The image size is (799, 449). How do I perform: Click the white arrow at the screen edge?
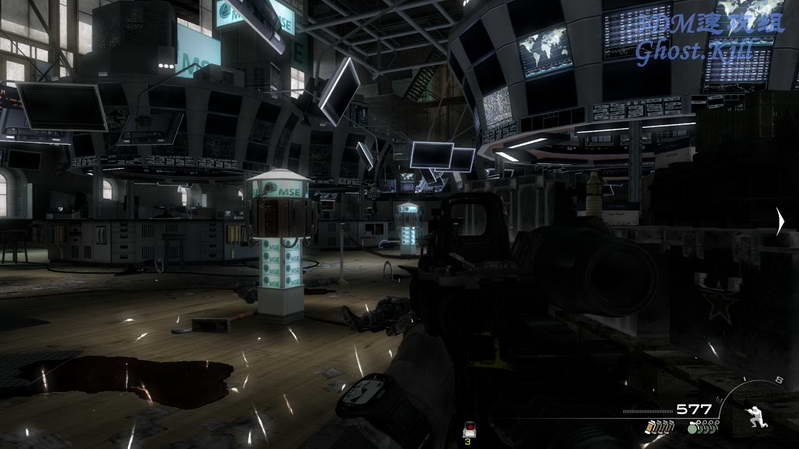click(x=781, y=222)
